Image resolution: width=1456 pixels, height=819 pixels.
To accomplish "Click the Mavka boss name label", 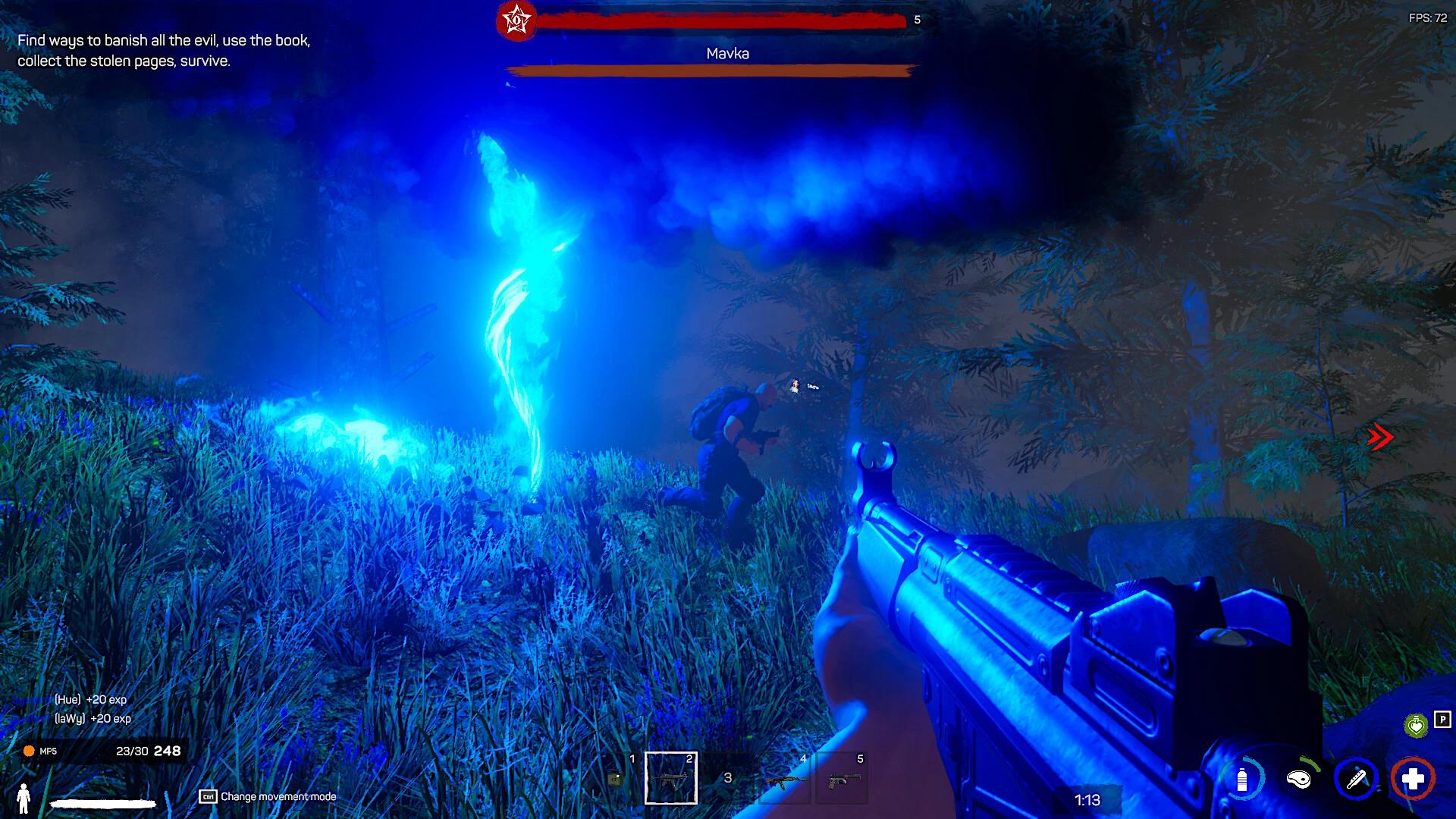I will 726,54.
